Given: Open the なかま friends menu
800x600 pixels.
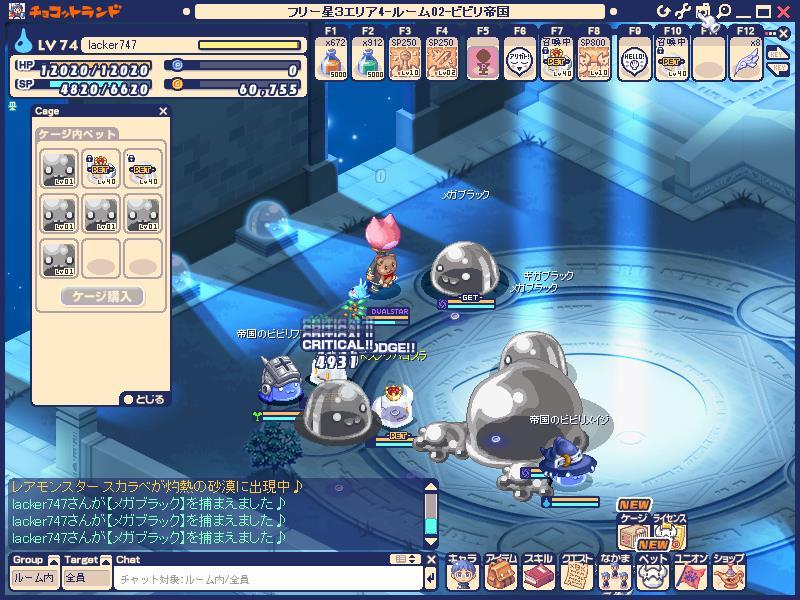Looking at the screenshot, I should (x=614, y=573).
